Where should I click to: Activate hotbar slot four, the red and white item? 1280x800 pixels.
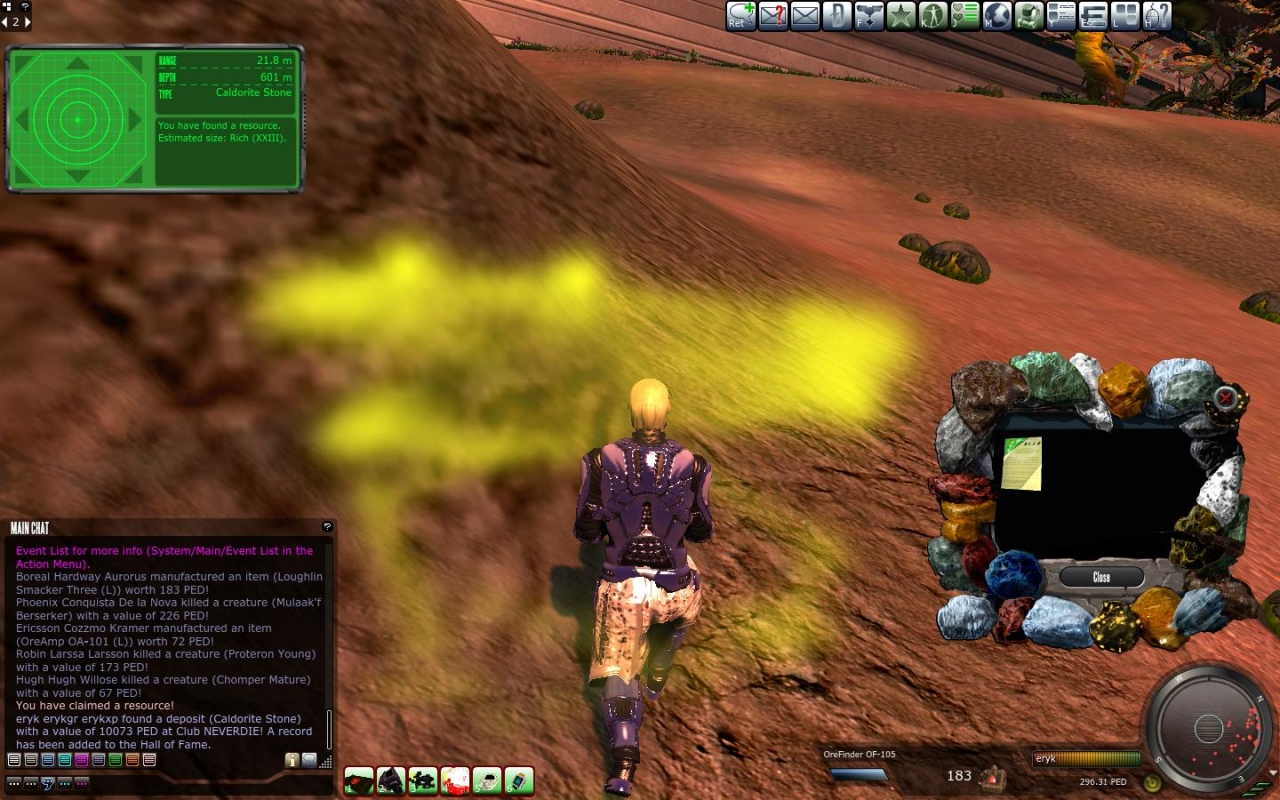coord(455,780)
